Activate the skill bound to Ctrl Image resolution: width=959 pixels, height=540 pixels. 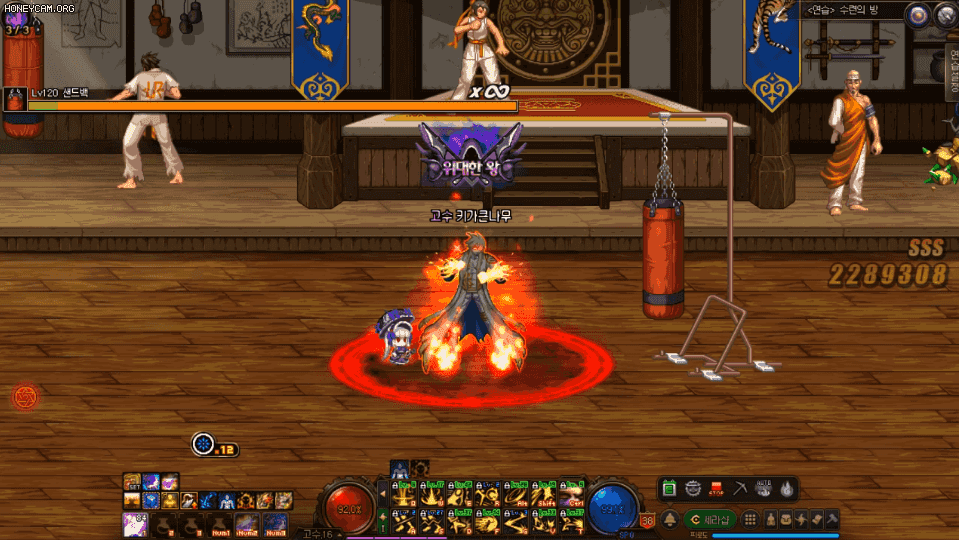tap(572, 496)
